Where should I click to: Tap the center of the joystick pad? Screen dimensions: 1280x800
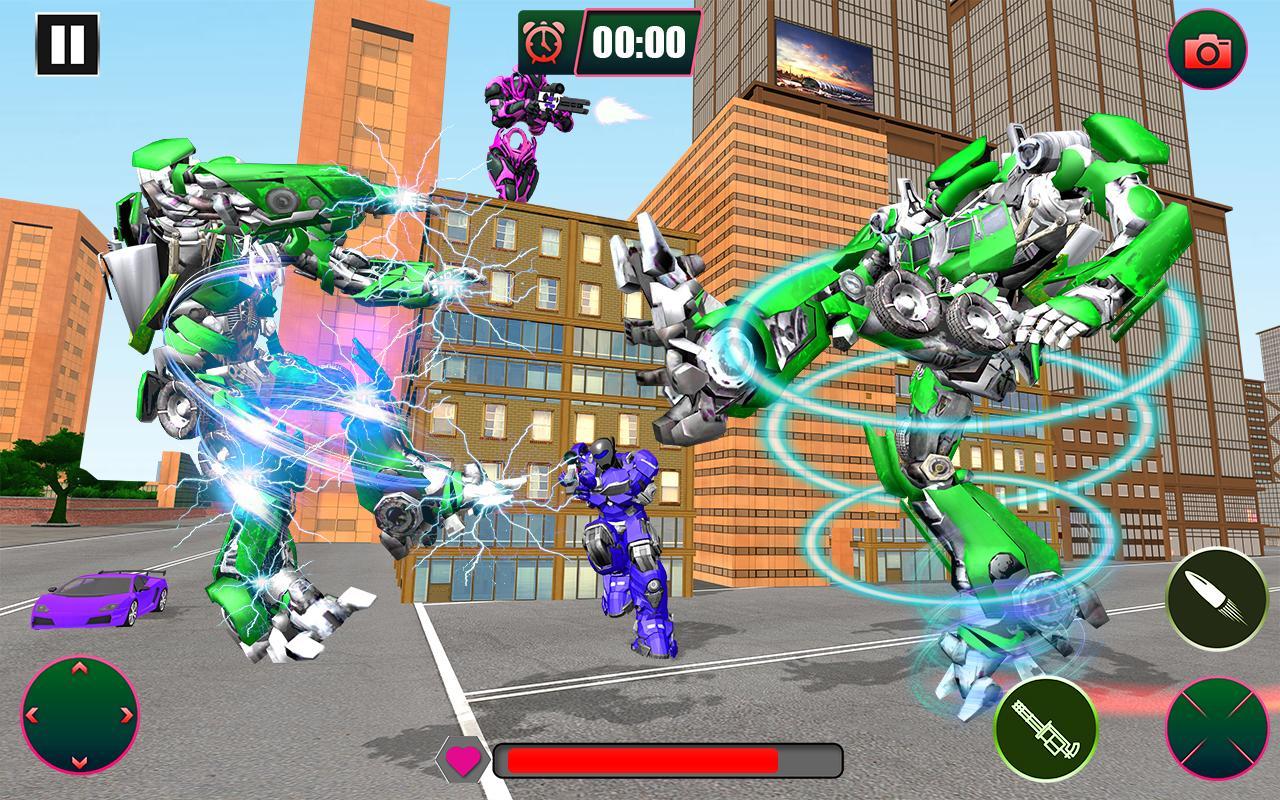point(79,713)
